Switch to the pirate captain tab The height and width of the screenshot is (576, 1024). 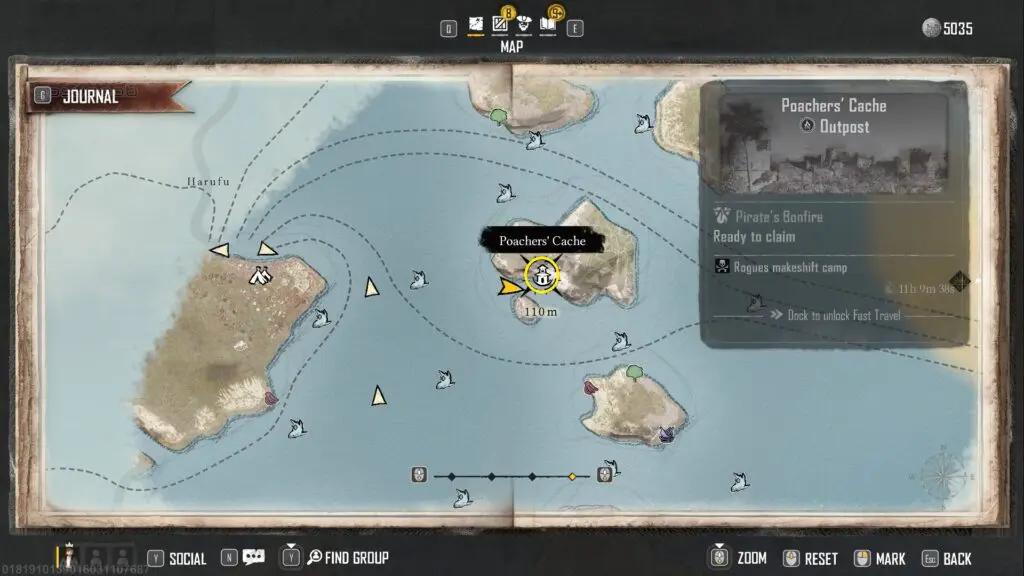tap(523, 24)
